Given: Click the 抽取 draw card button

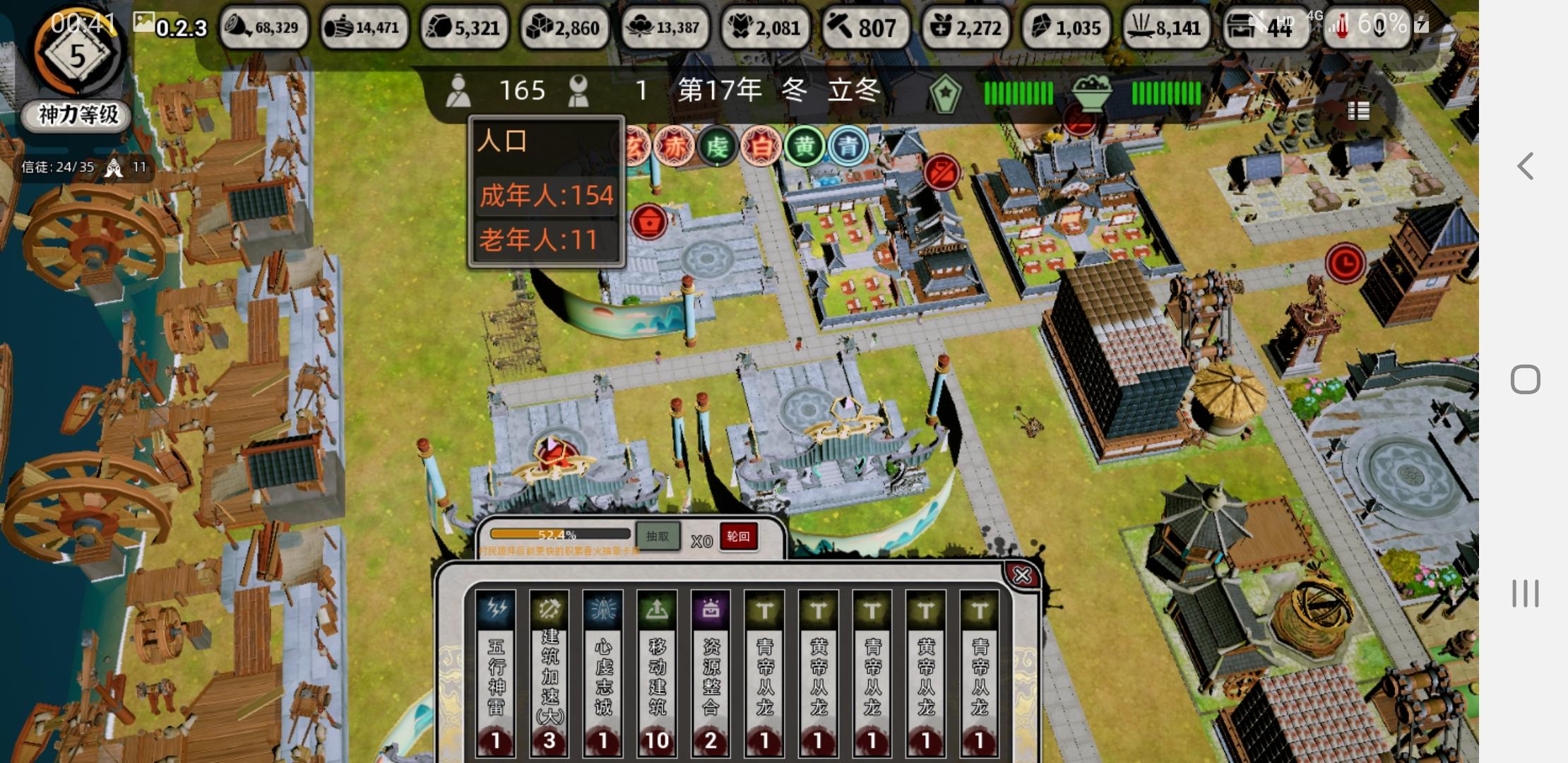Looking at the screenshot, I should 657,536.
